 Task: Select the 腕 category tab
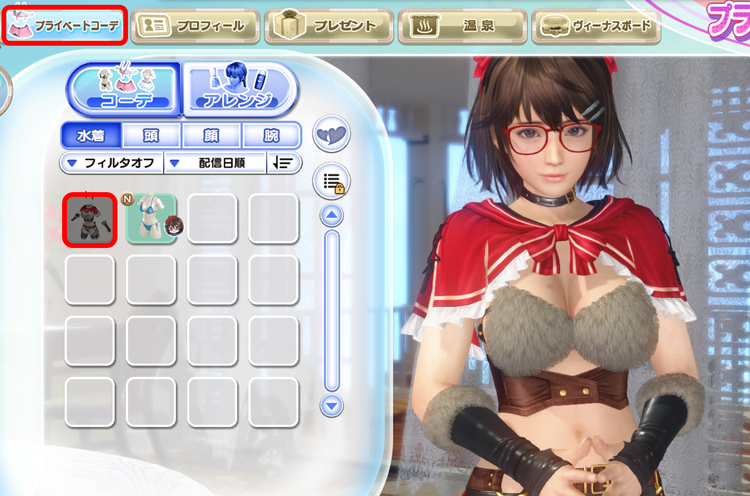coord(271,136)
